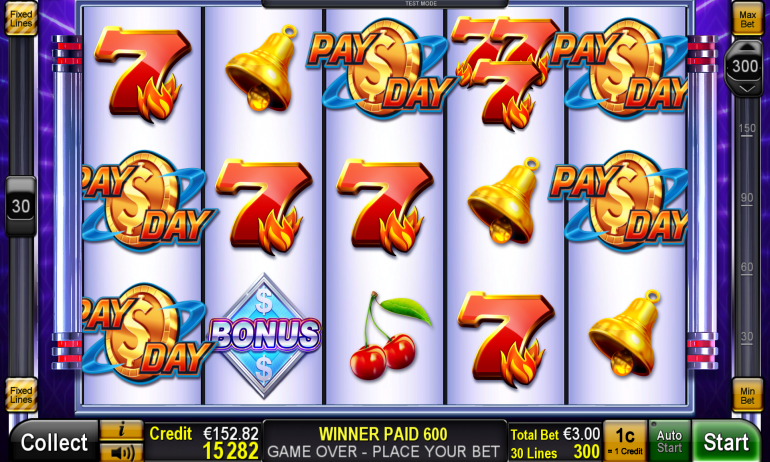Change the 1c credit denomination
Screen dimensions: 770x462
click(625, 441)
